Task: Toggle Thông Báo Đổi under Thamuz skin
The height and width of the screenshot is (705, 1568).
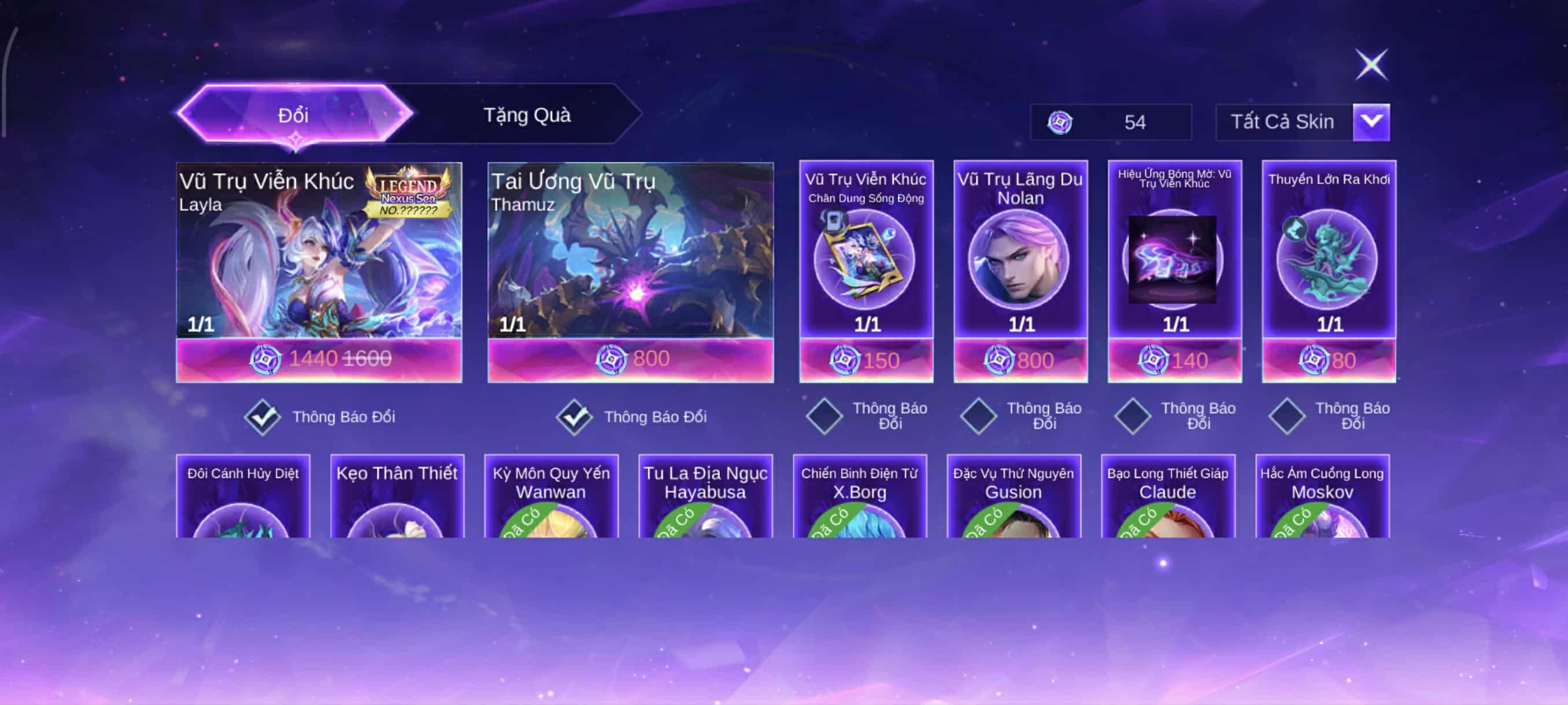Action: coord(574,417)
